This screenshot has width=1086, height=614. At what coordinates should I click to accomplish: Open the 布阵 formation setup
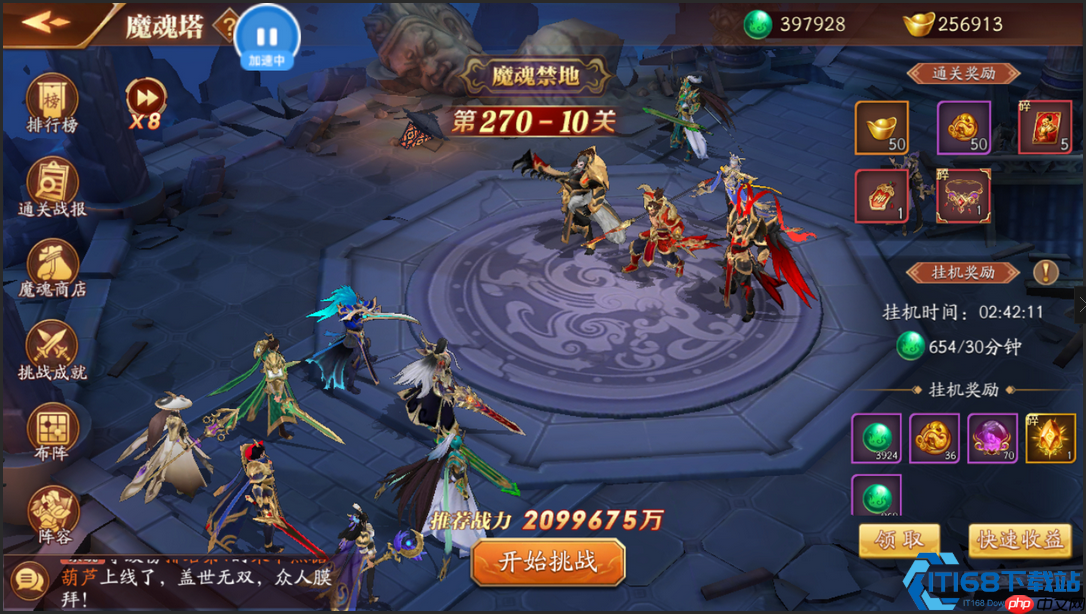point(52,434)
